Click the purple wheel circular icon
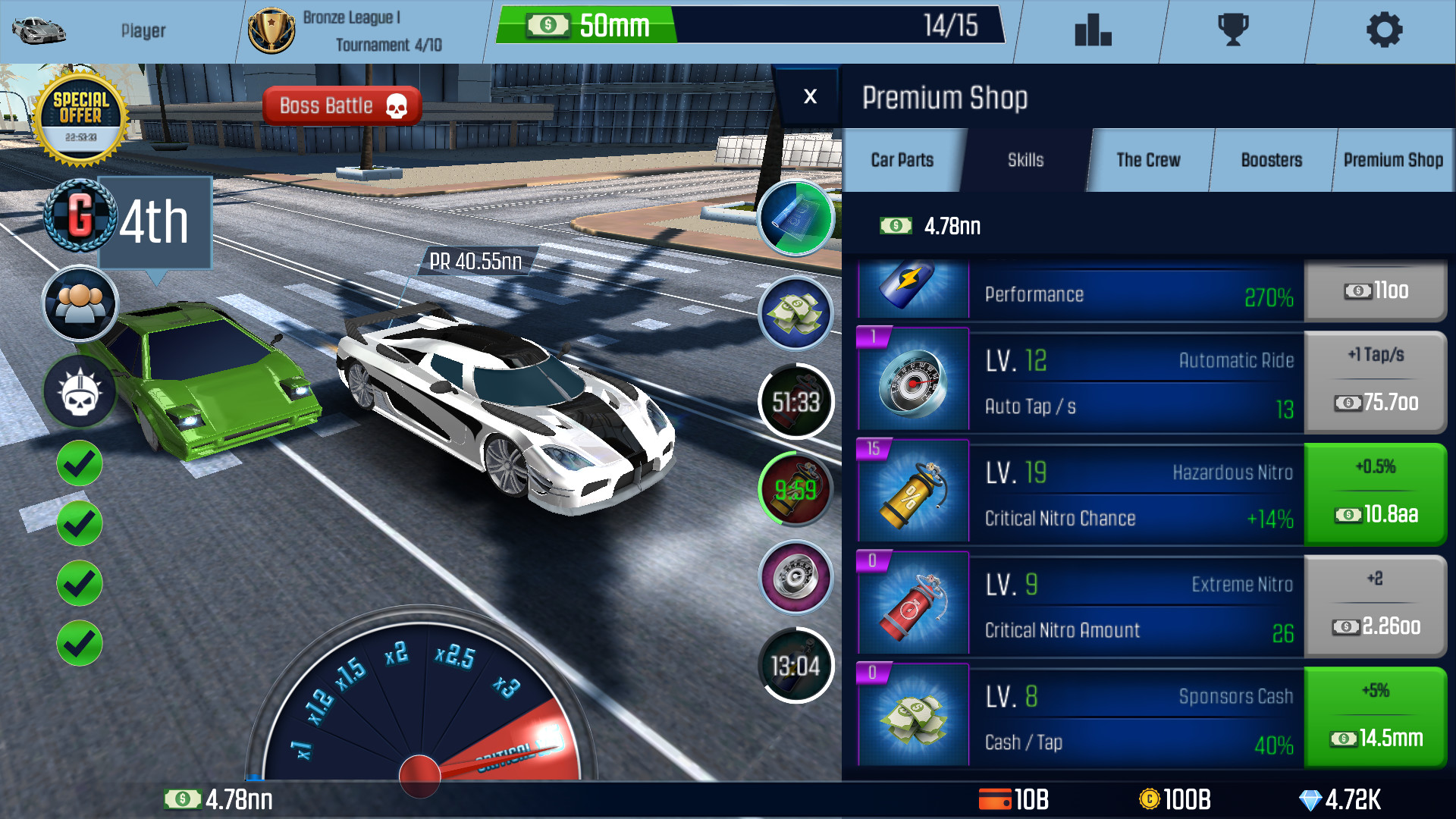The width and height of the screenshot is (1456, 819). pos(794,577)
